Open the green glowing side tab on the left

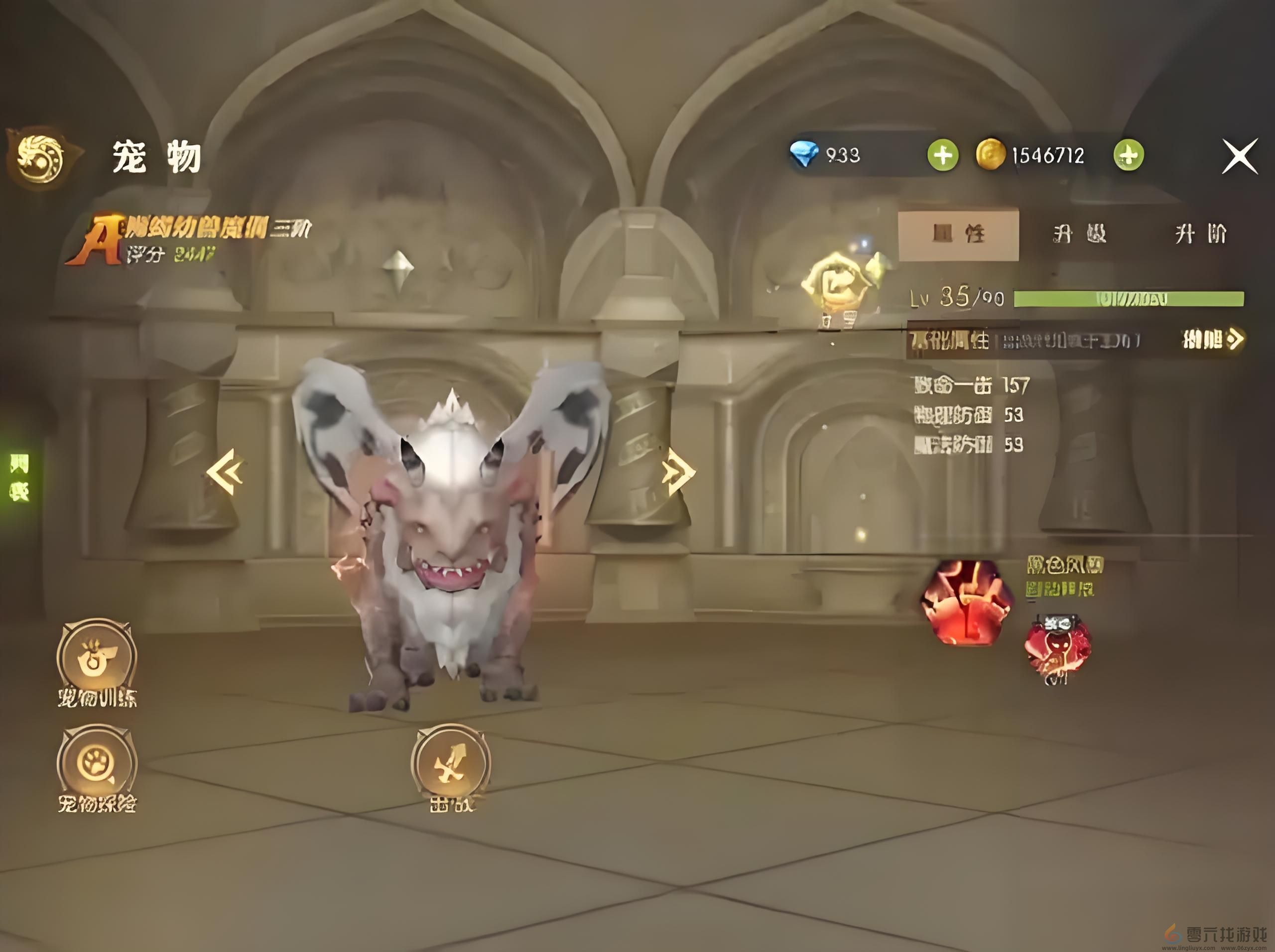18,476
